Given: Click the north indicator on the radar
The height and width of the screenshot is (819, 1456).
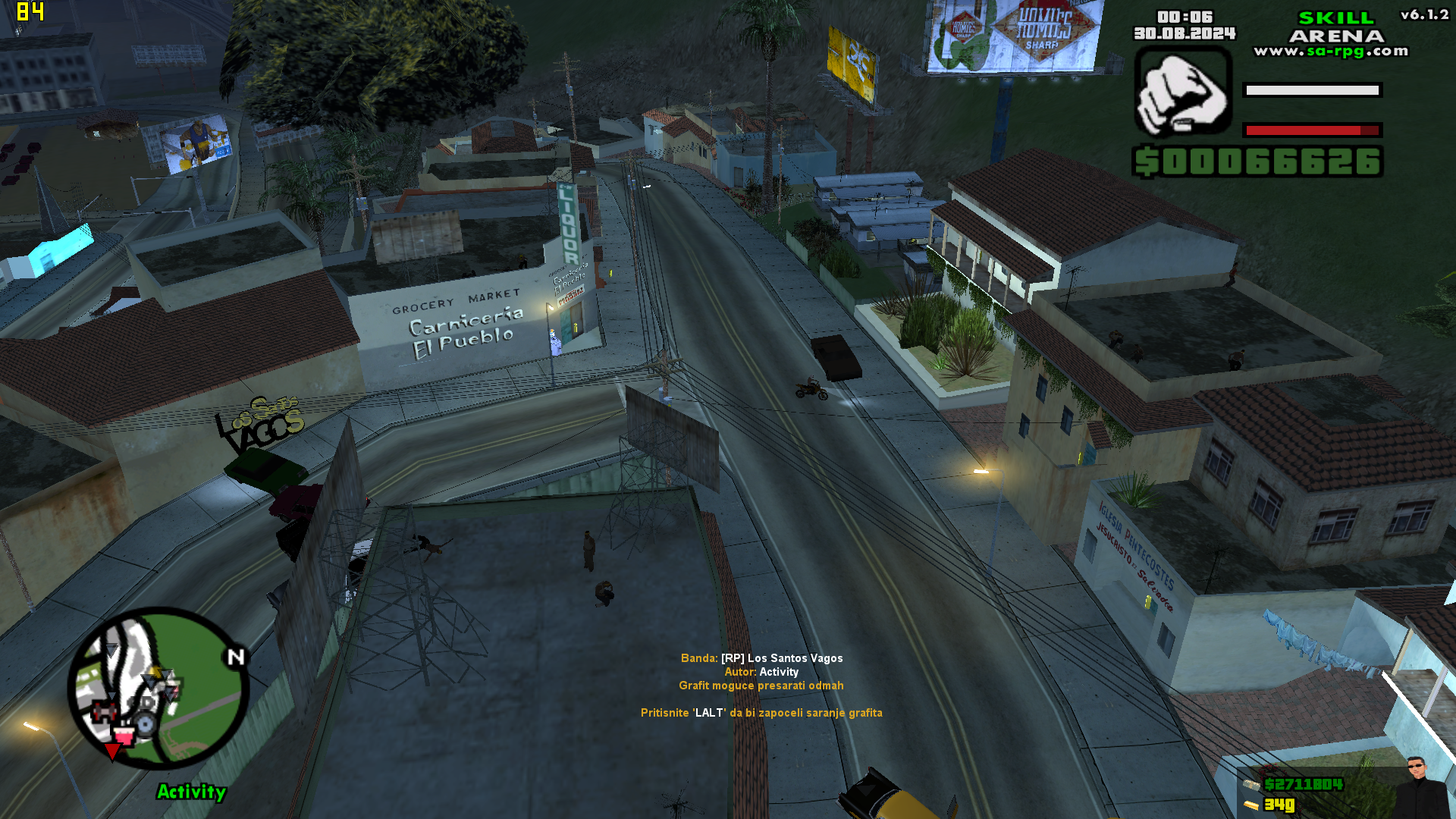Looking at the screenshot, I should click(x=234, y=655).
